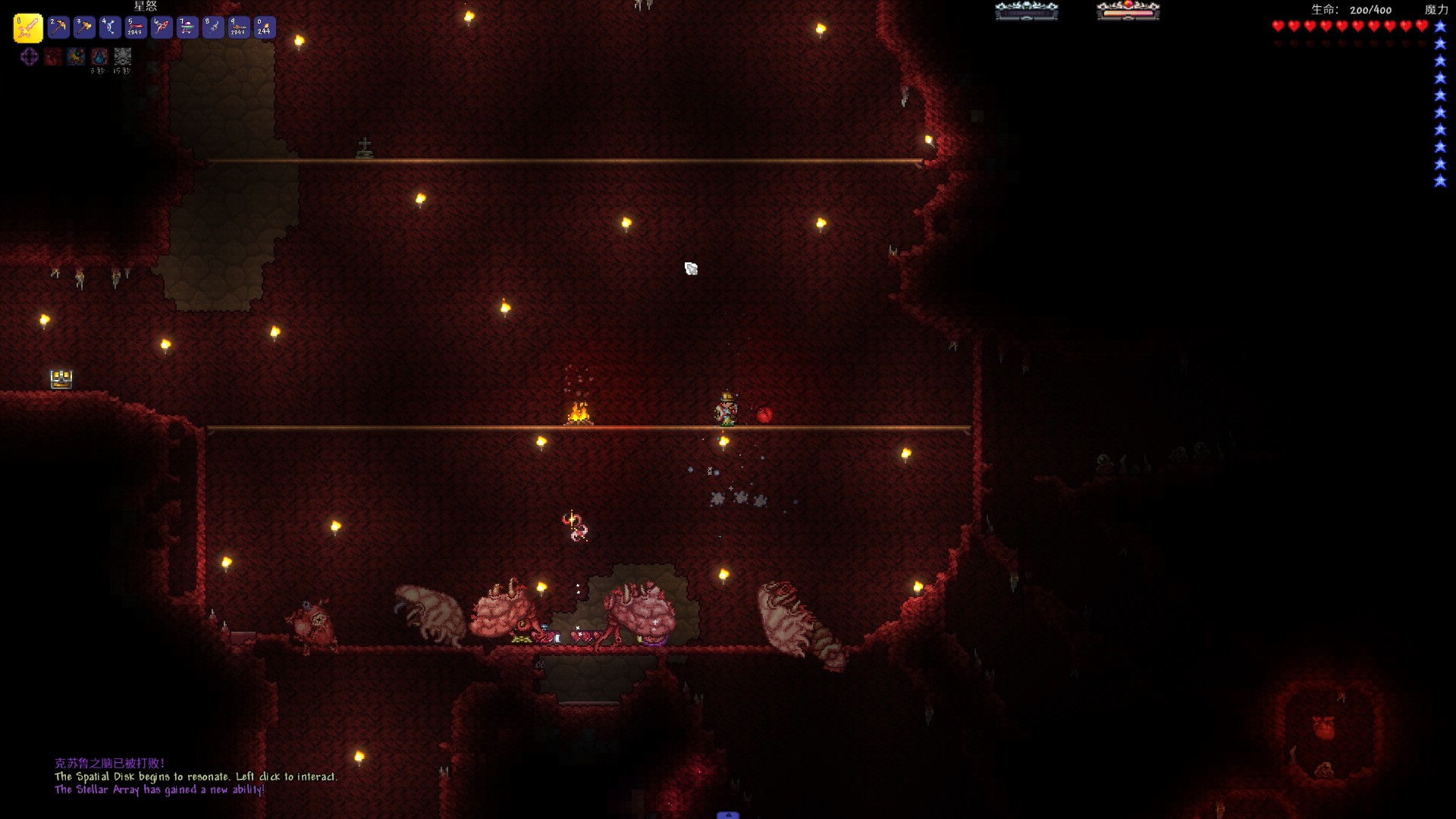
Task: Choose the red whip item in slot 6
Action: [x=162, y=28]
